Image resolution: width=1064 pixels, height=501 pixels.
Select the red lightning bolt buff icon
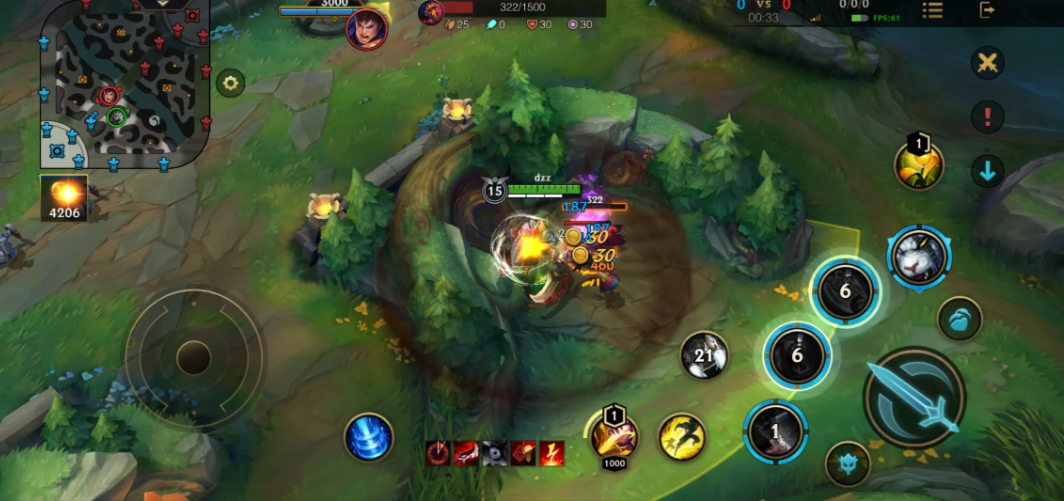click(x=551, y=454)
